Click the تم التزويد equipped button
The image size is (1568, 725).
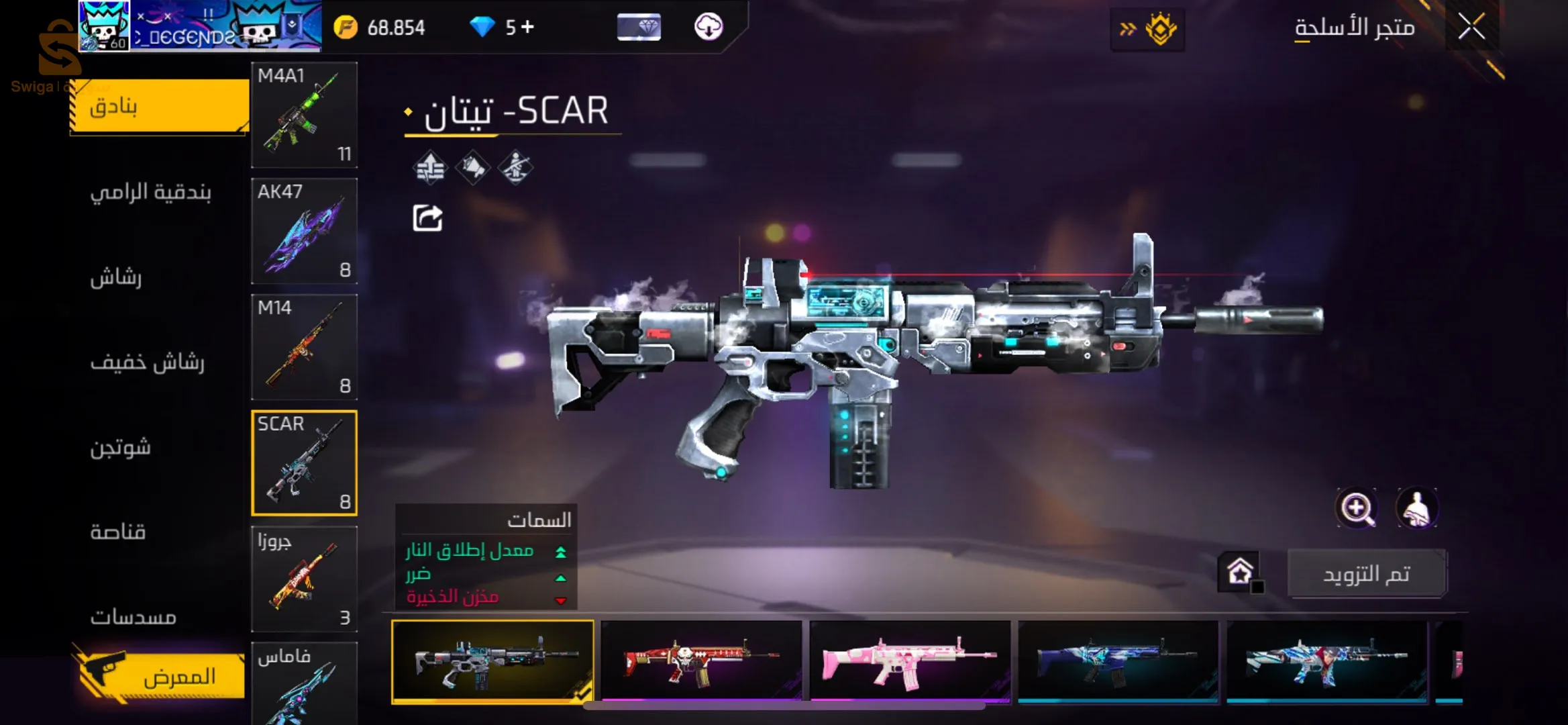[x=1367, y=574]
